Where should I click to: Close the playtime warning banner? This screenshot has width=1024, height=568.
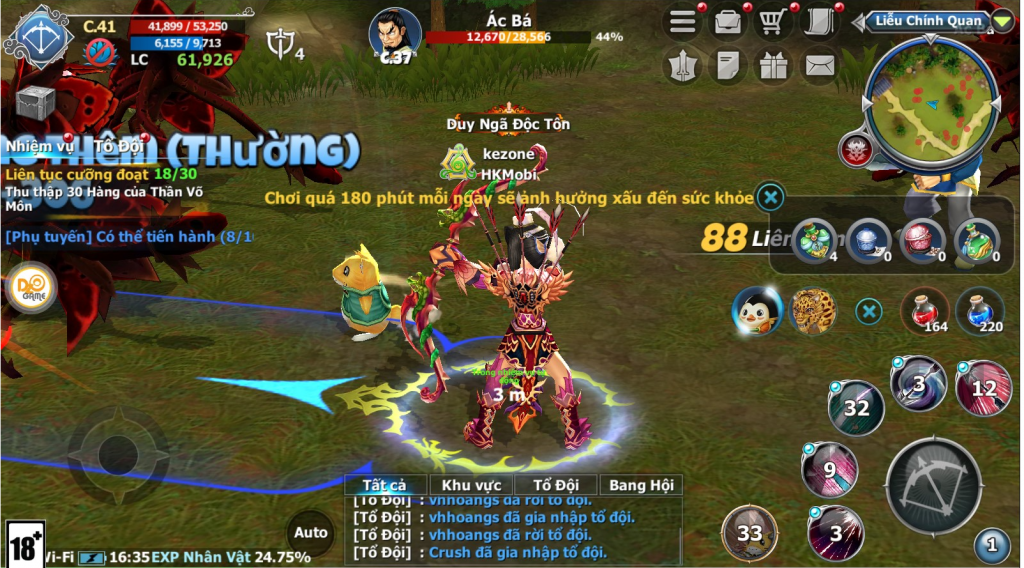click(770, 196)
